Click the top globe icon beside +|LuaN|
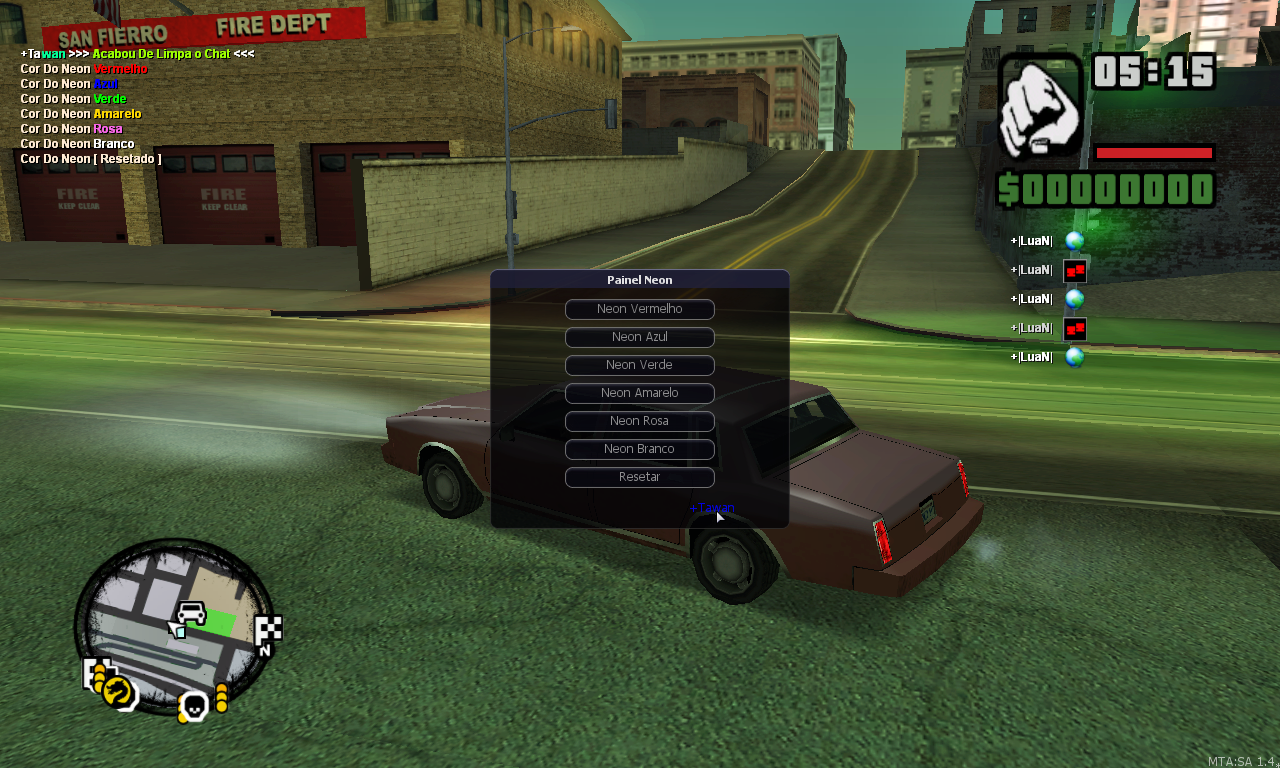This screenshot has width=1280, height=768. (1074, 240)
